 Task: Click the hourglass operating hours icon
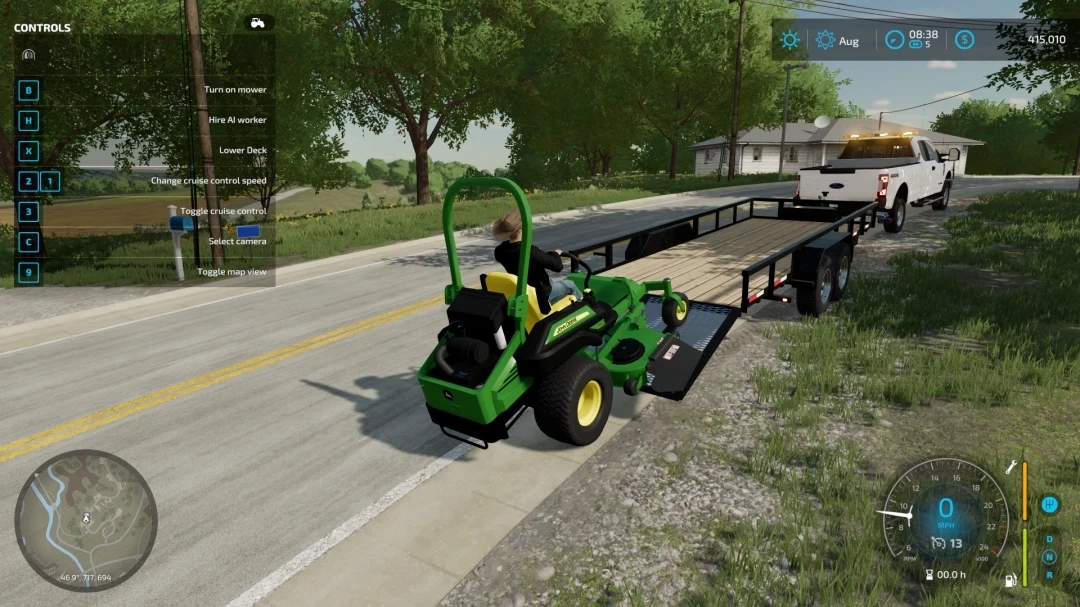pos(931,575)
